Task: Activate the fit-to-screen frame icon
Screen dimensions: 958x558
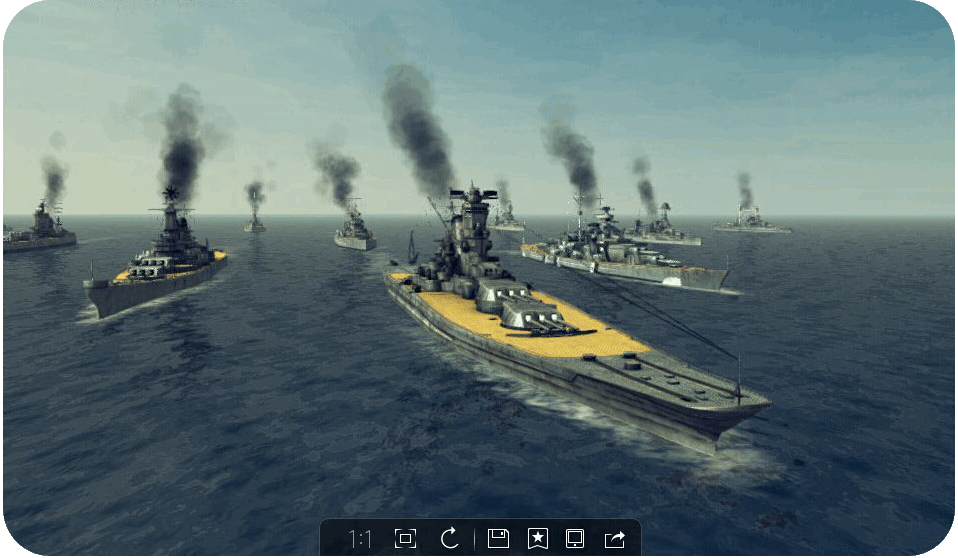Action: tap(405, 539)
